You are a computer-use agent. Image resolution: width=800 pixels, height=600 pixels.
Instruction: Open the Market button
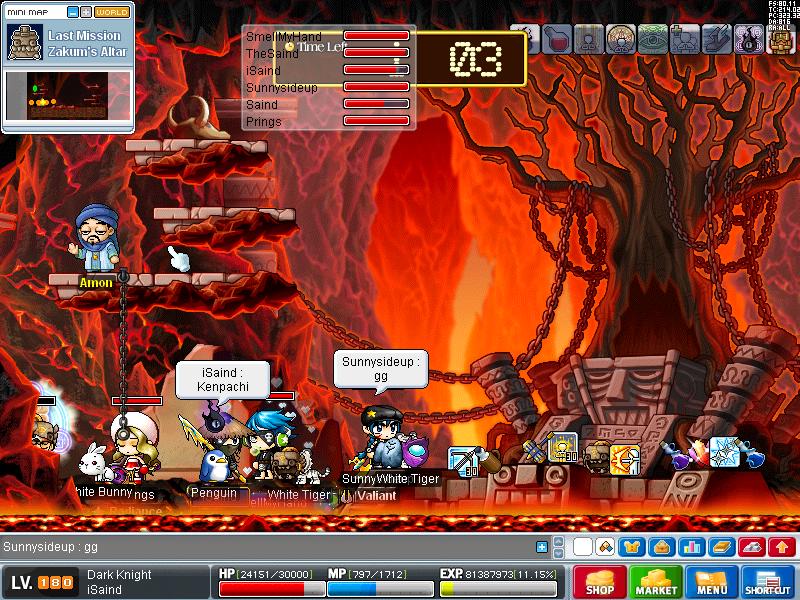click(x=656, y=582)
